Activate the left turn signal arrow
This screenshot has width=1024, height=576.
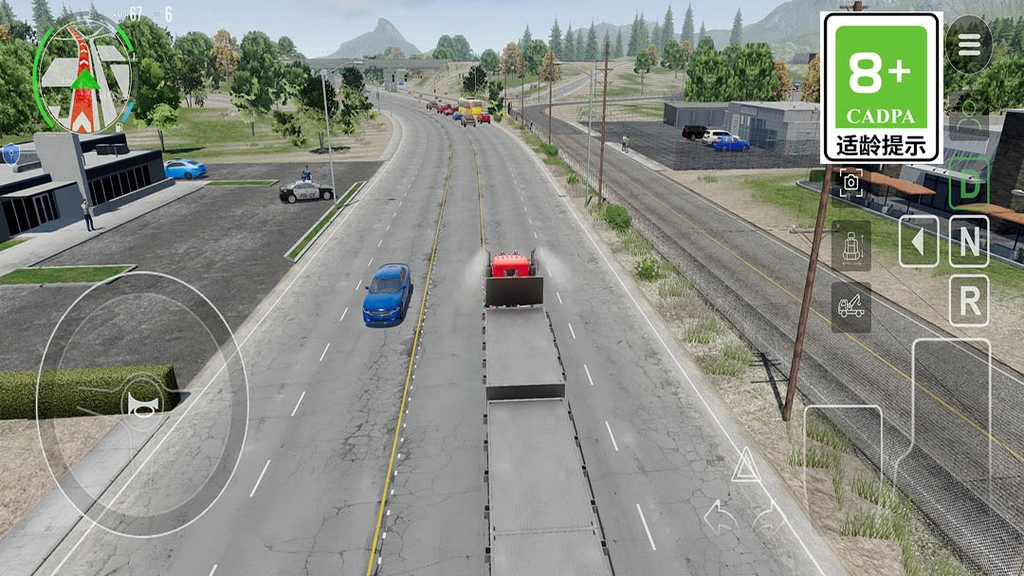click(718, 517)
